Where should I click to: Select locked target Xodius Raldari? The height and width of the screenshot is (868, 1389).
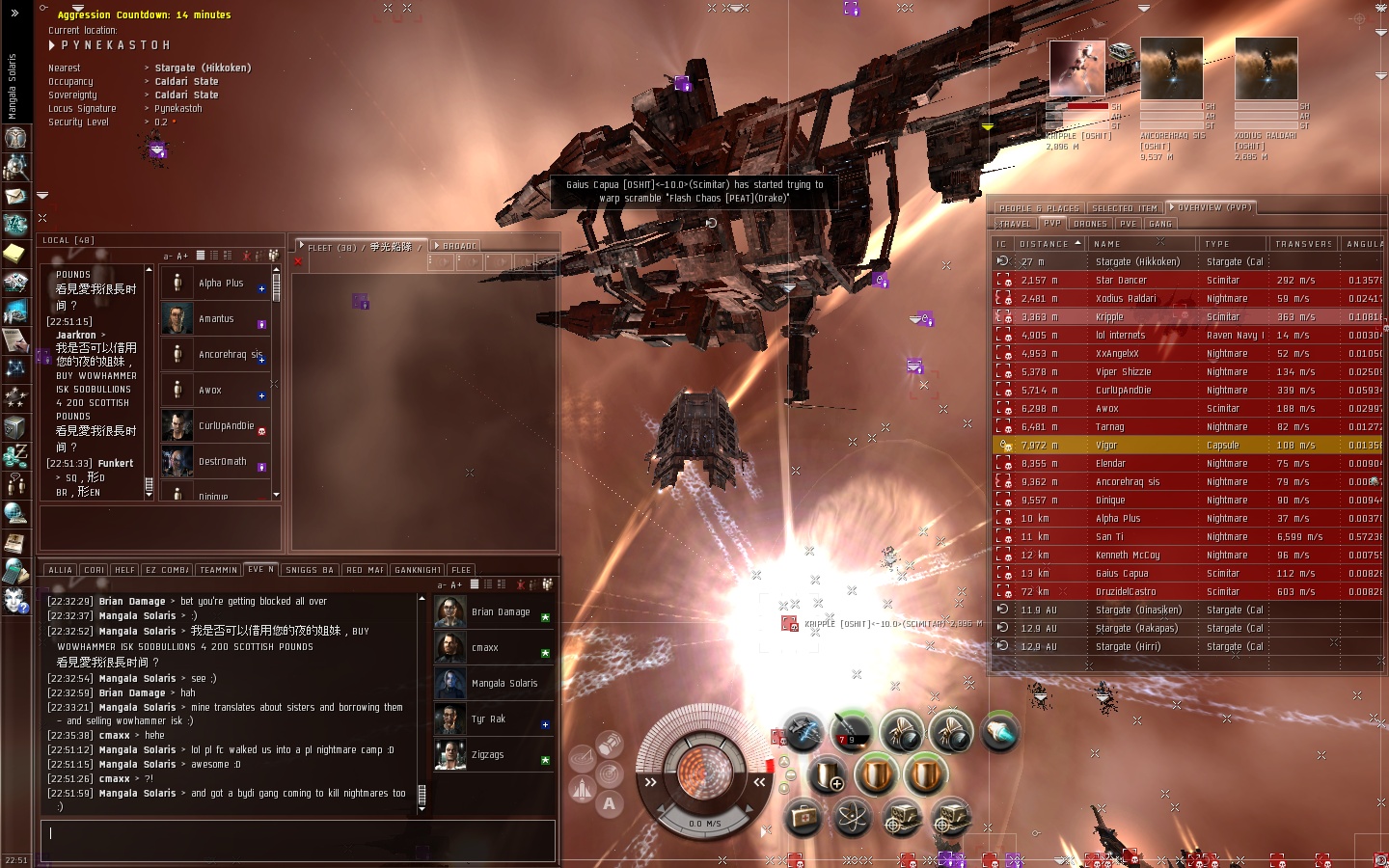click(x=1266, y=68)
